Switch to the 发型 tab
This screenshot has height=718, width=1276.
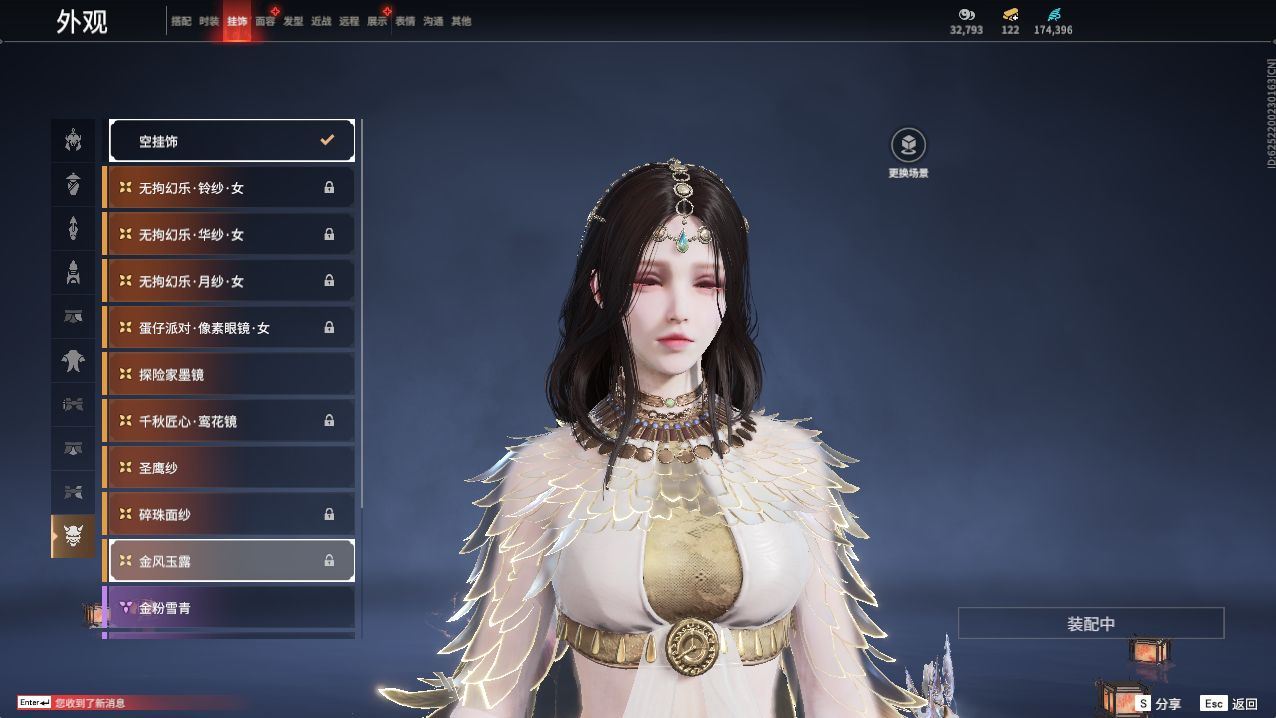[x=293, y=21]
